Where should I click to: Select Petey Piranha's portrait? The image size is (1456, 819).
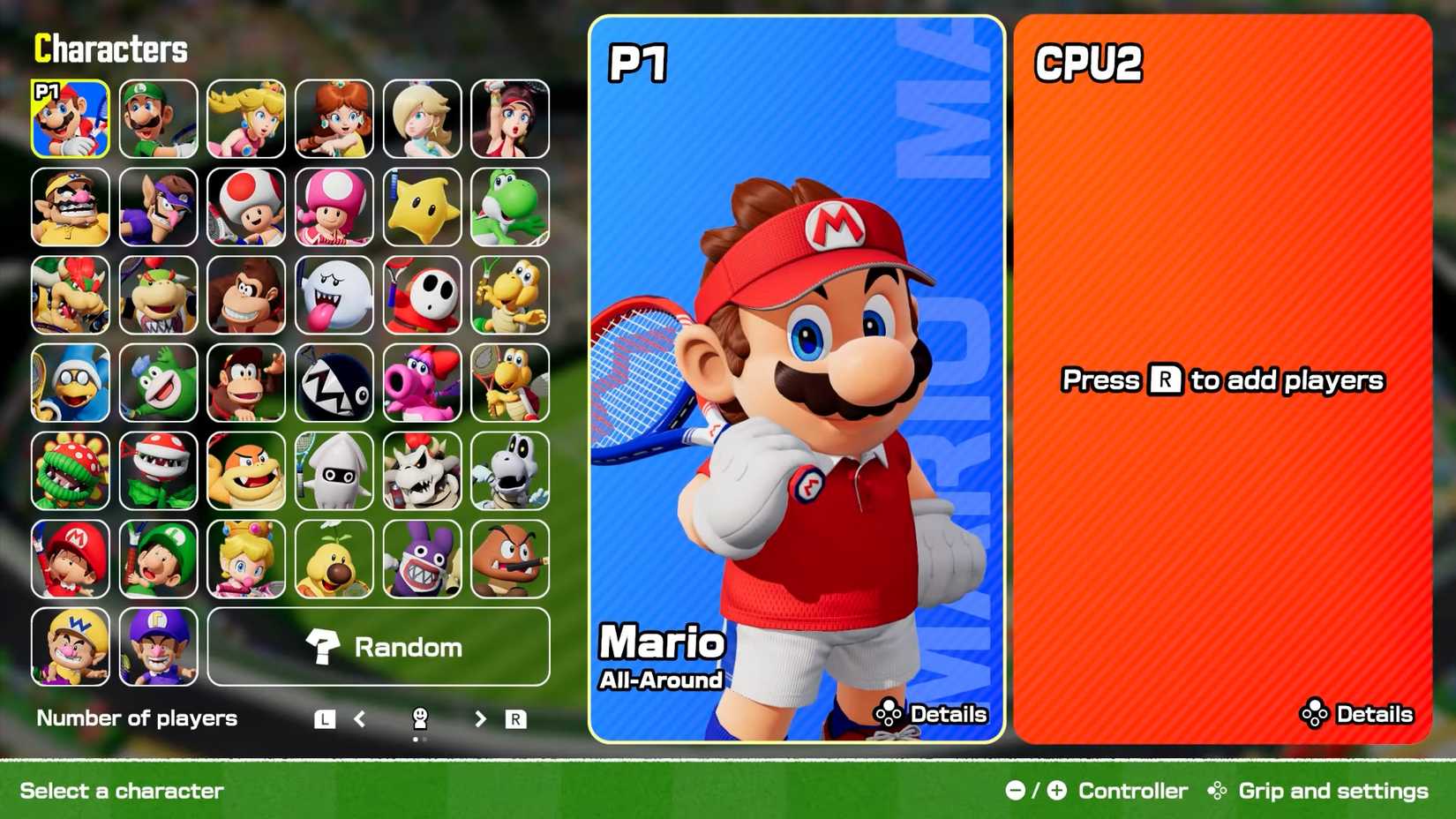tap(71, 472)
